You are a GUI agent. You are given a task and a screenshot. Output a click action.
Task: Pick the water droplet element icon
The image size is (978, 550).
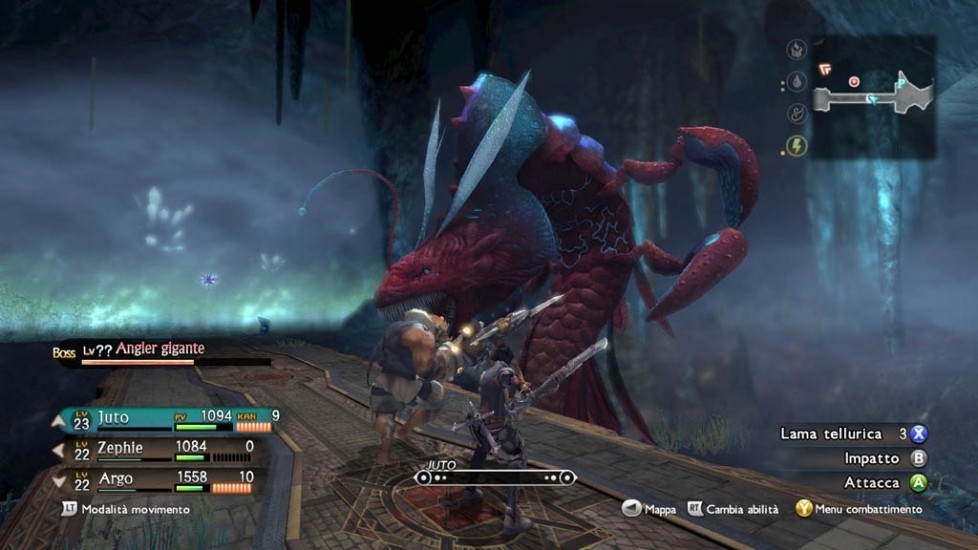pos(796,81)
